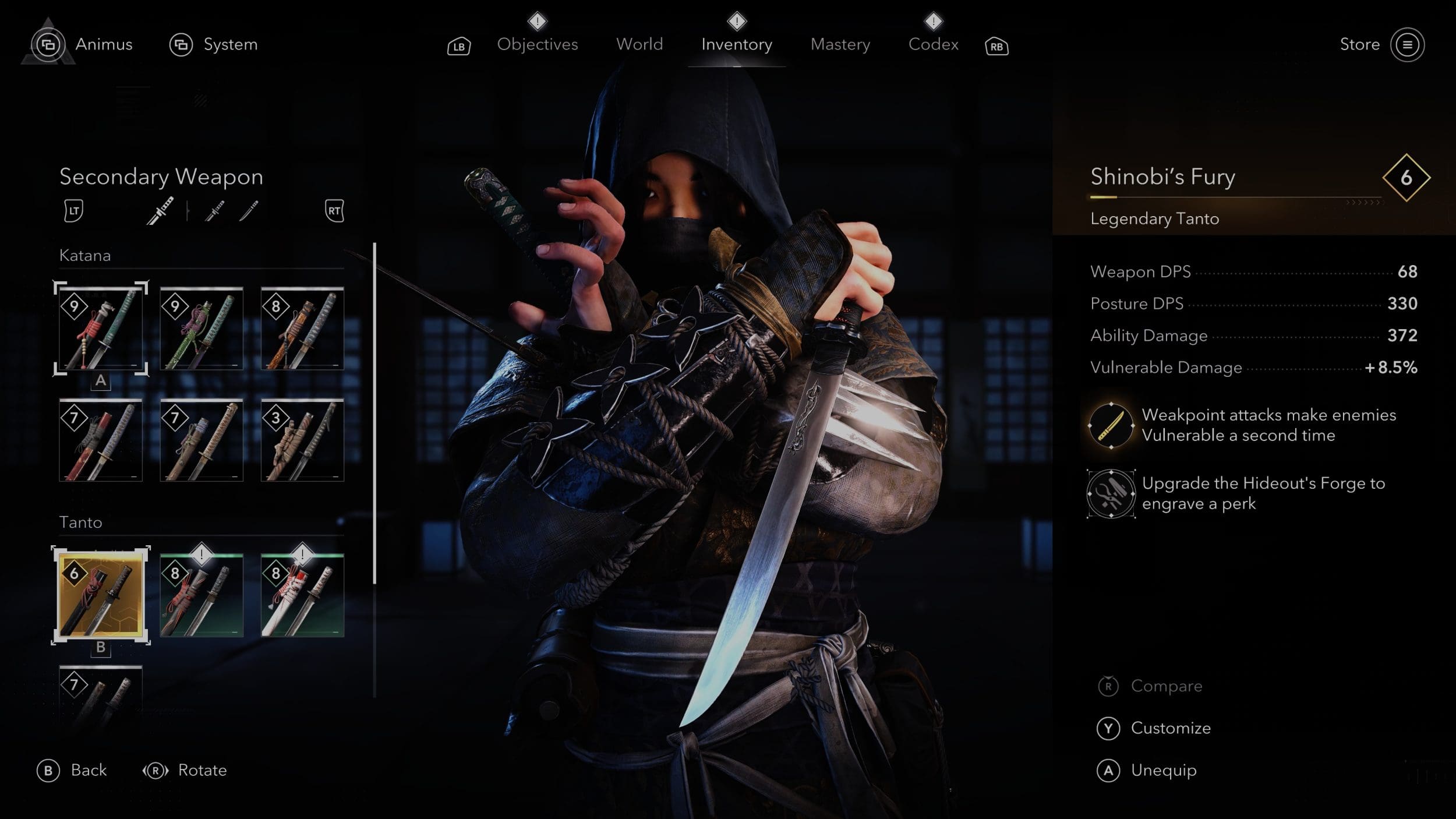Viewport: 1456px width, 819px height.
Task: Select the equipped level 9 teal katana
Action: (x=101, y=329)
